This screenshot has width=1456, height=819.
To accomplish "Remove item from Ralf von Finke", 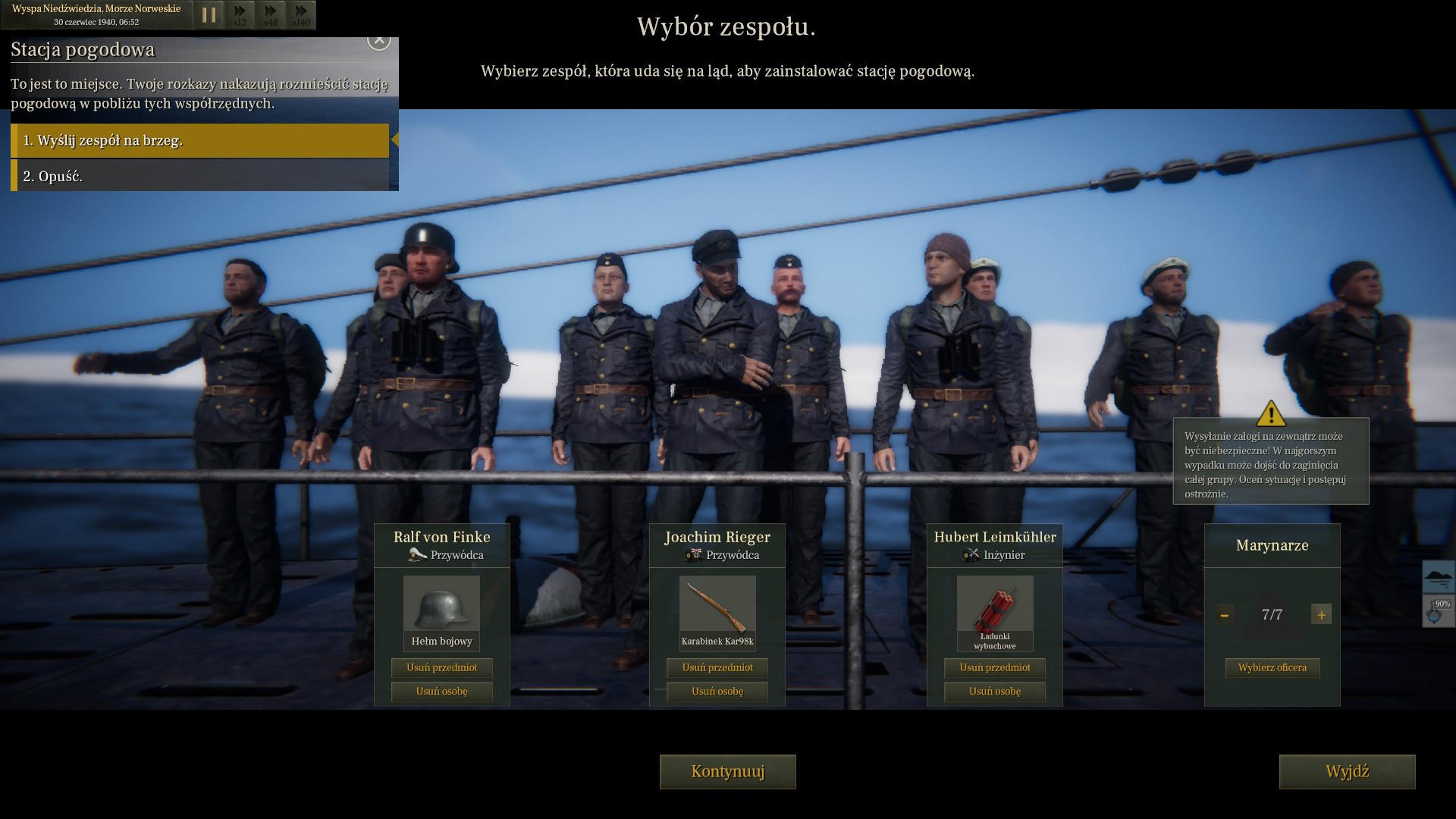I will tap(441, 667).
